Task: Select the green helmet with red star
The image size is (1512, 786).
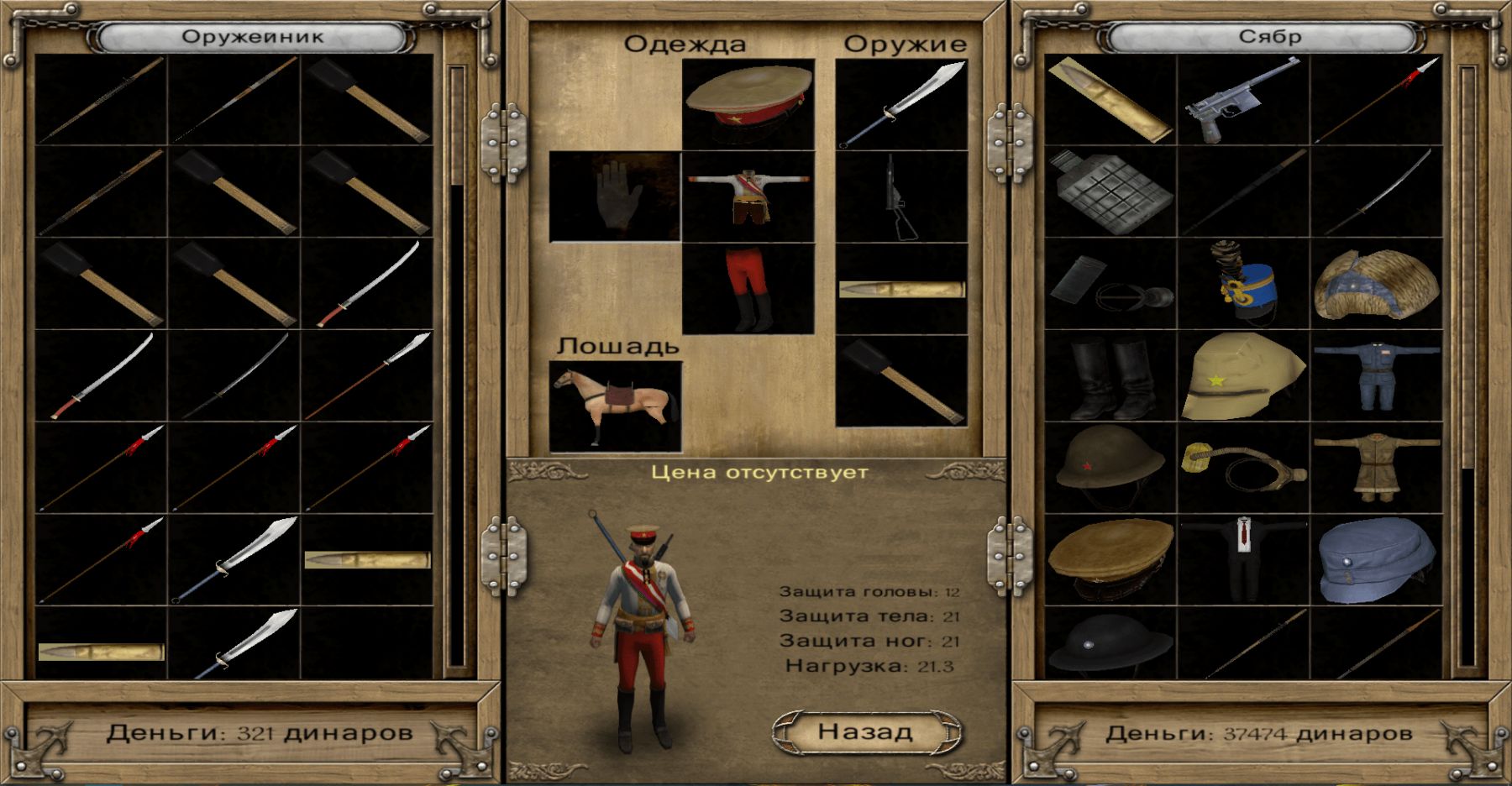Action: pos(1110,468)
